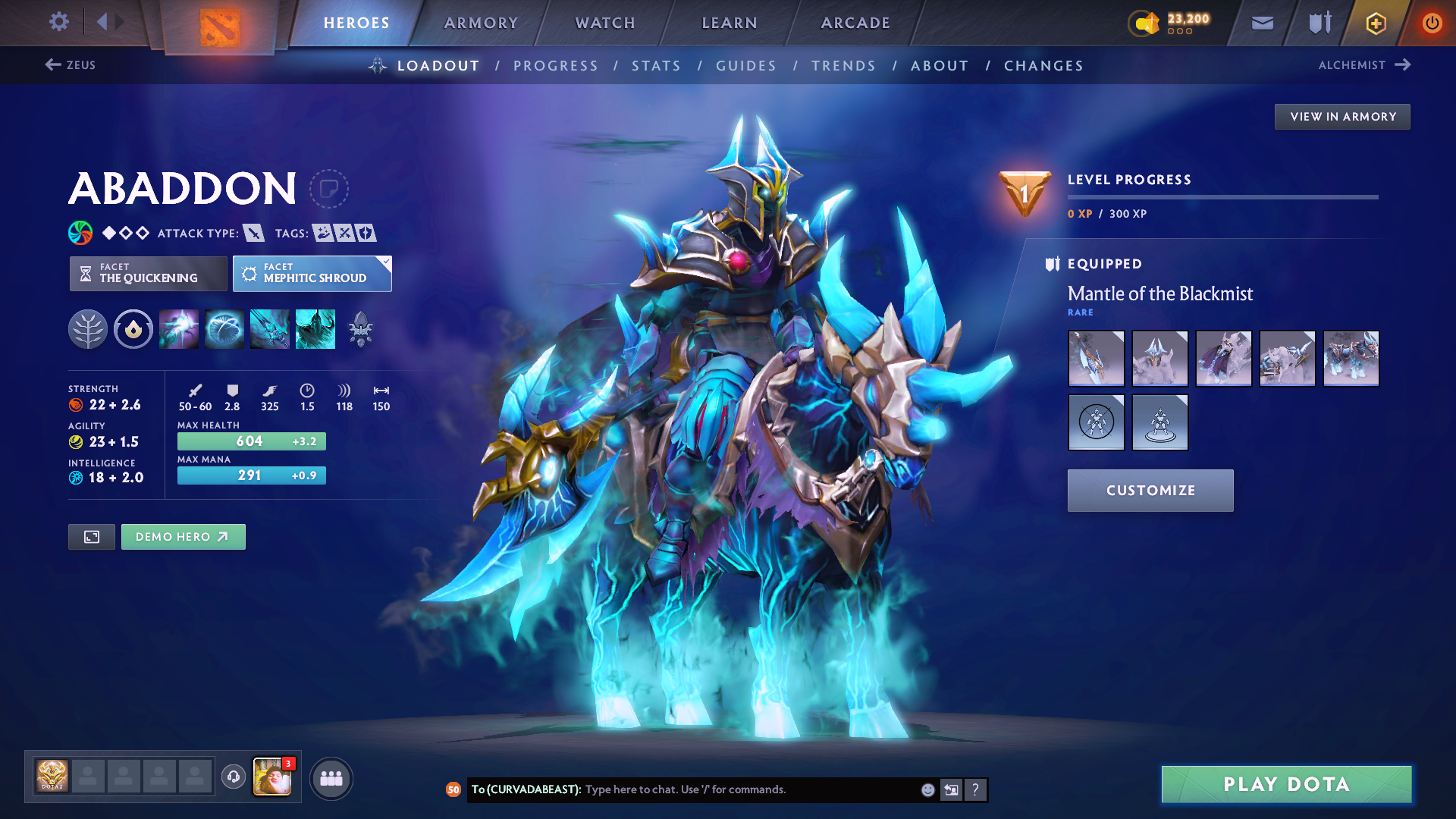This screenshot has width=1456, height=819.
Task: Quit the game with power button
Action: tap(1432, 23)
